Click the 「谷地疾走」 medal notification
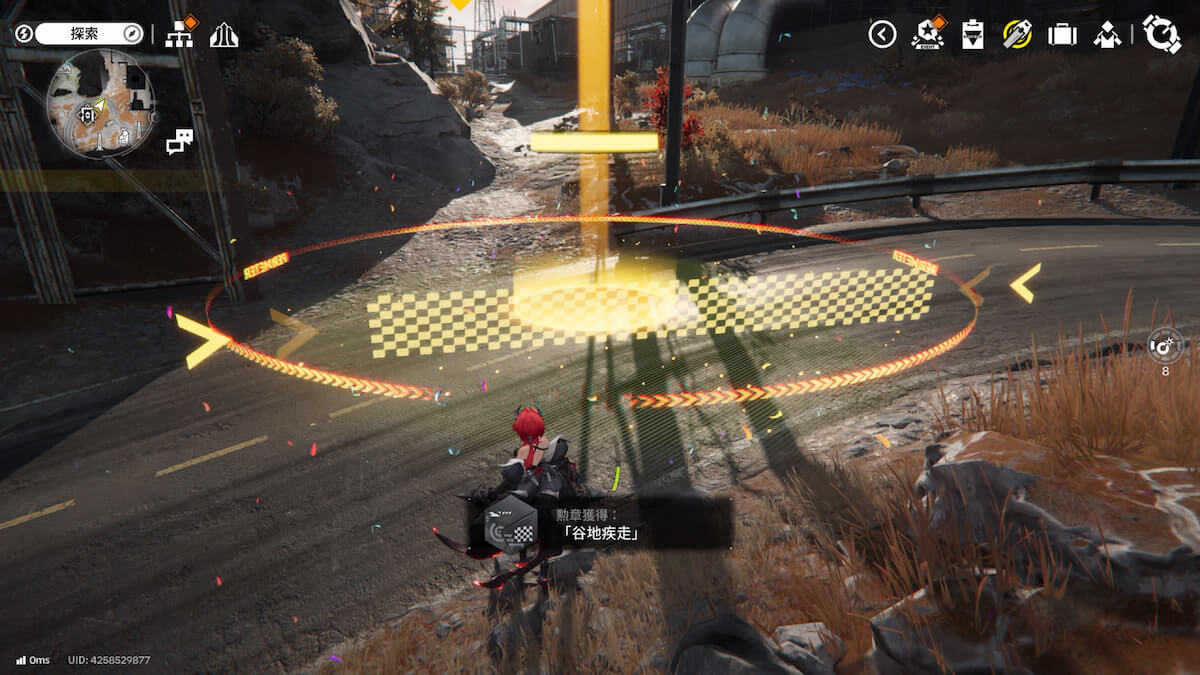The width and height of the screenshot is (1200, 675). [x=600, y=524]
